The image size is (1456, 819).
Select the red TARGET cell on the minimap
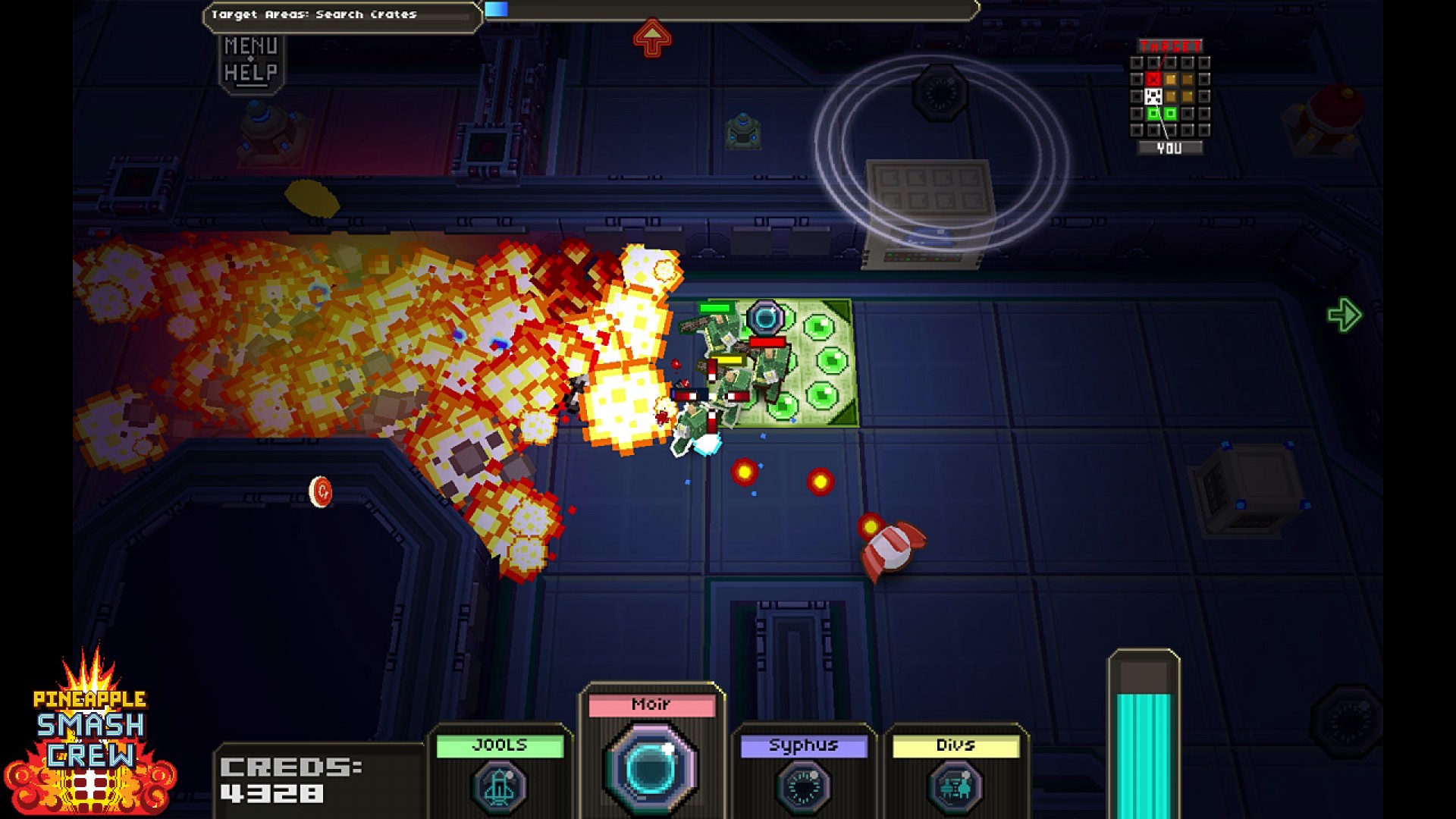pos(1154,79)
